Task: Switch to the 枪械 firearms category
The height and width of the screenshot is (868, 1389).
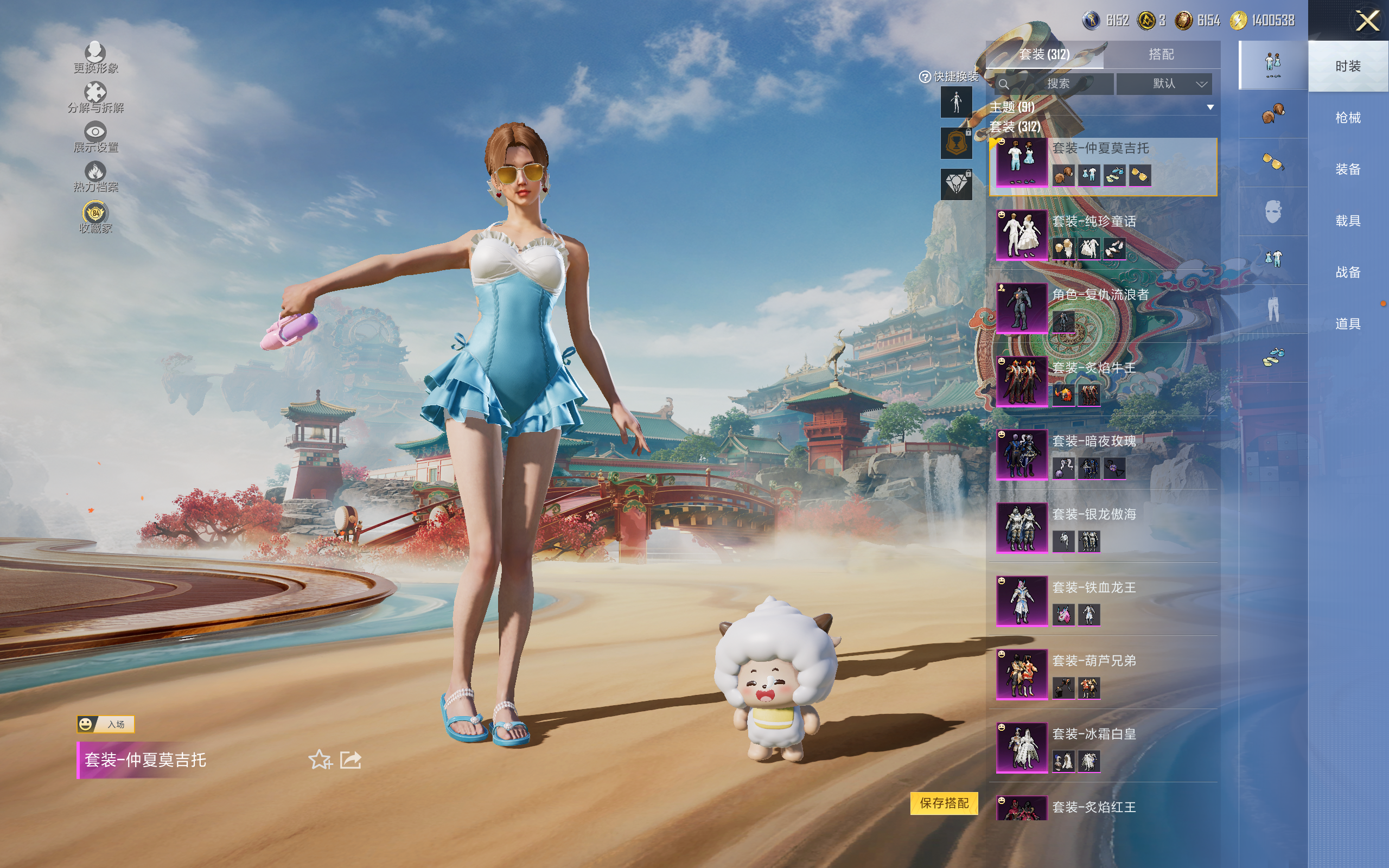Action: [1347, 118]
